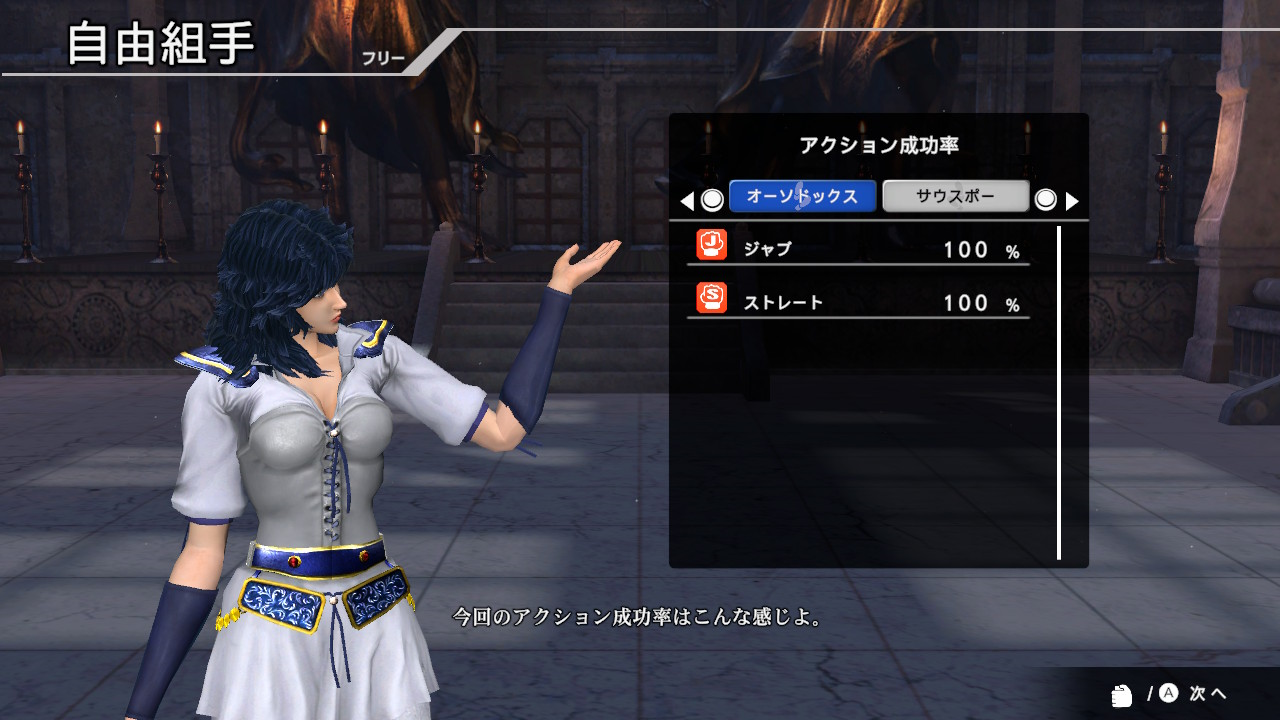The width and height of the screenshot is (1280, 720).
Task: Click the red S straight punch icon
Action: coord(709,301)
